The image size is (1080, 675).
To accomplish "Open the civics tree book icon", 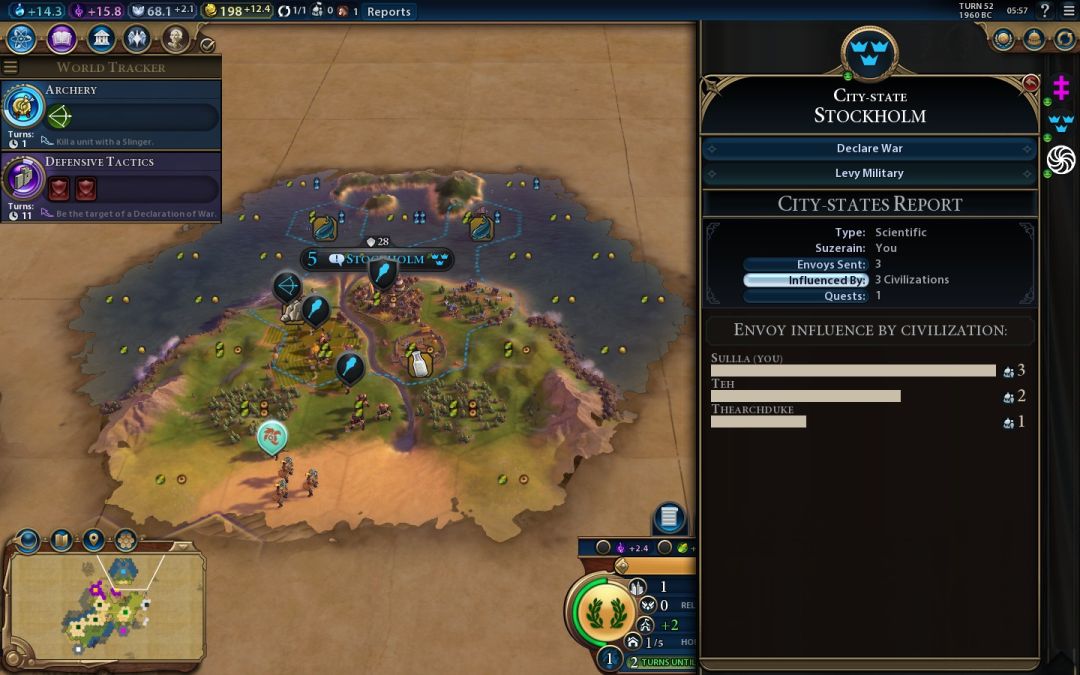I will 61,39.
